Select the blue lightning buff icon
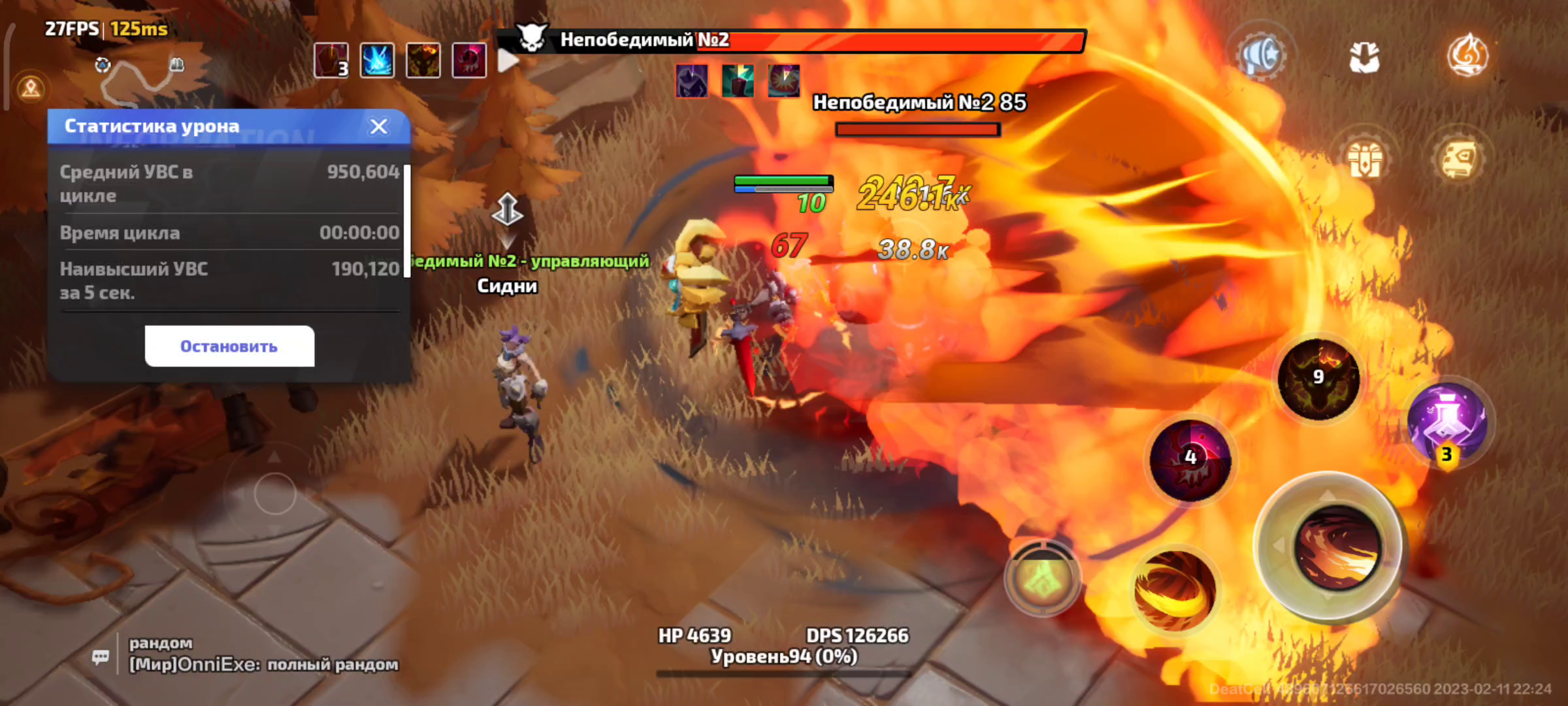The width and height of the screenshot is (1568, 706). 377,61
